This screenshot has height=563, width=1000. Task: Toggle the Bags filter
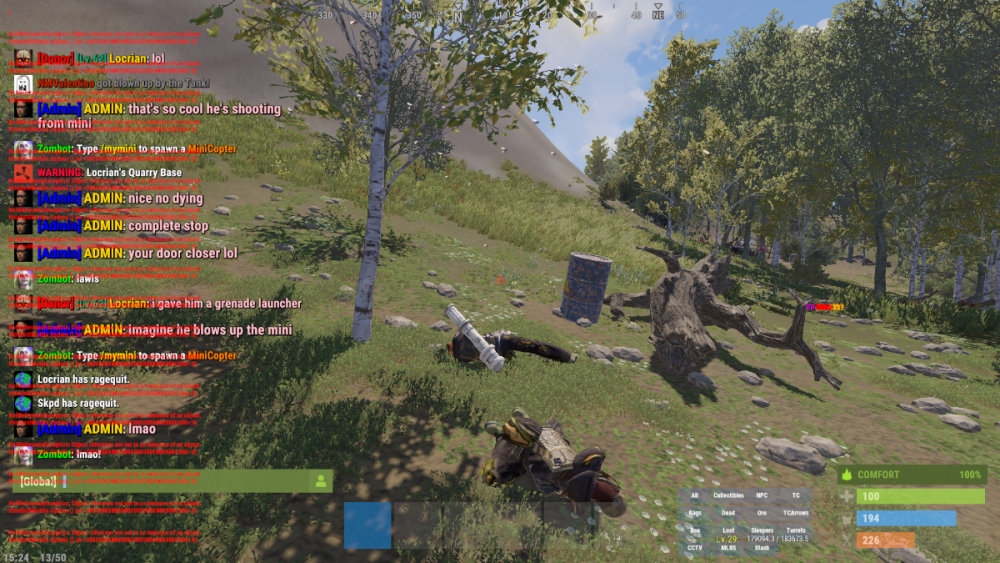click(x=695, y=512)
